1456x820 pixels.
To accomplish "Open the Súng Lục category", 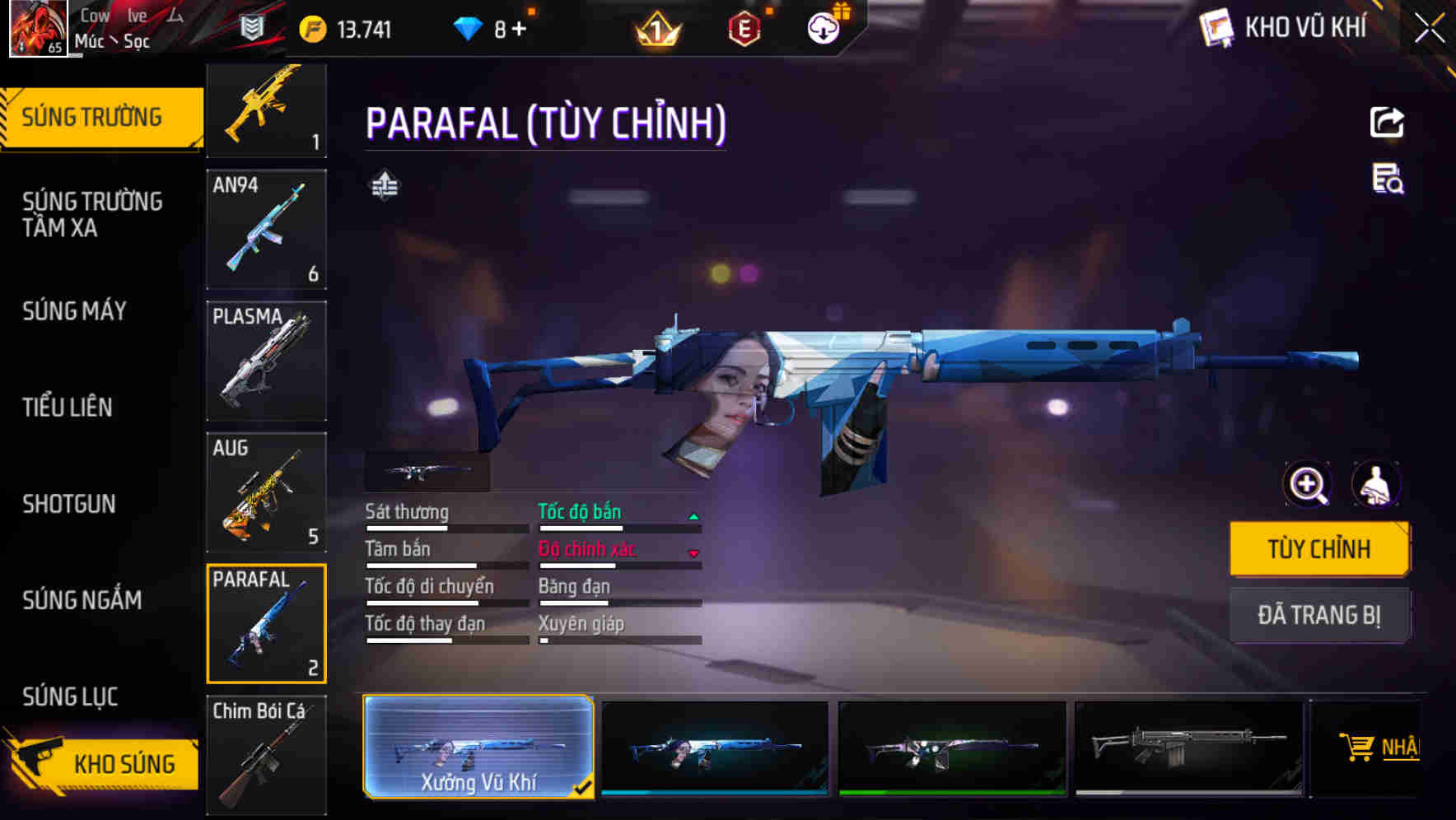I will tap(70, 697).
